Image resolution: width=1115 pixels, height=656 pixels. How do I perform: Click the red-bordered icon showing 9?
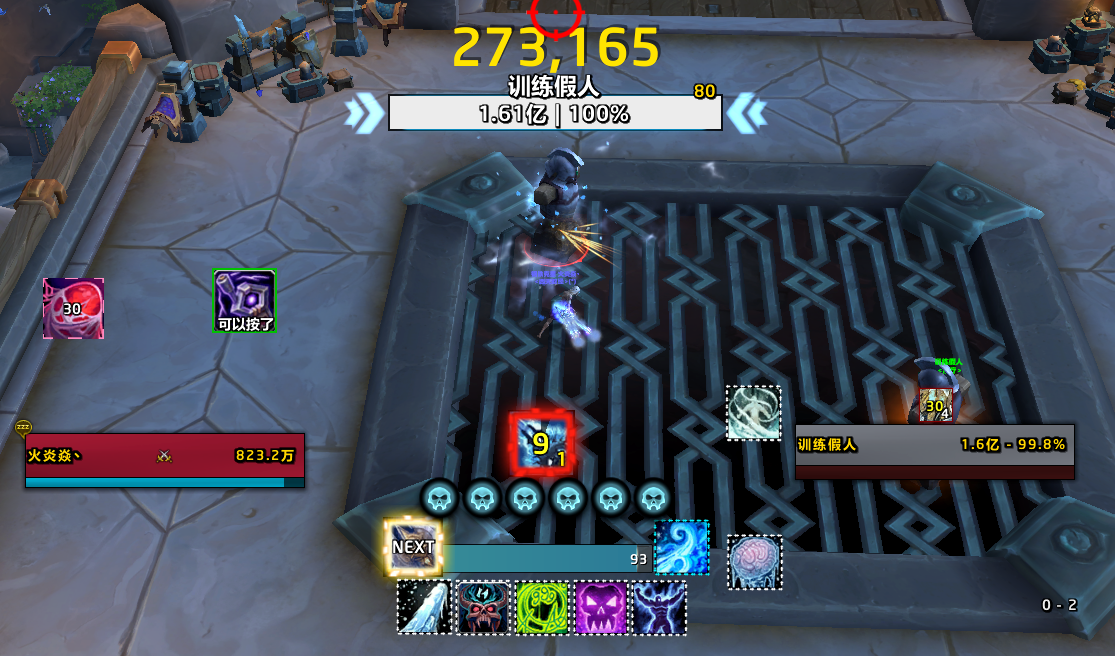click(x=541, y=442)
